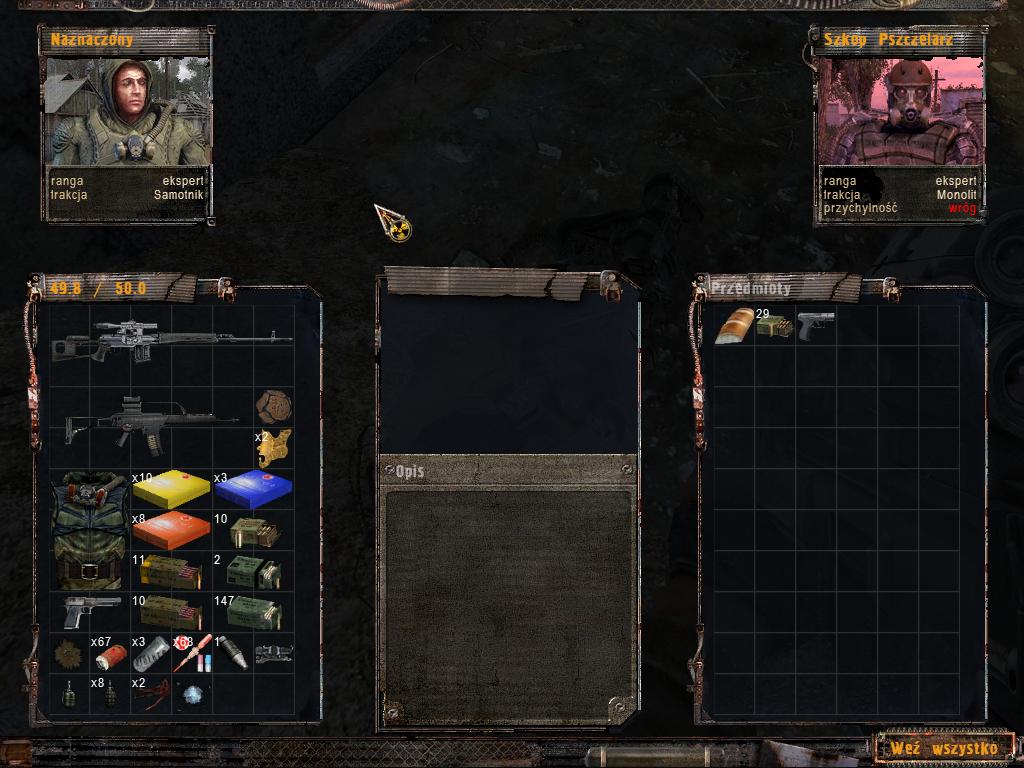
Task: Select the bread loaf in the corpse's items
Action: click(x=735, y=326)
